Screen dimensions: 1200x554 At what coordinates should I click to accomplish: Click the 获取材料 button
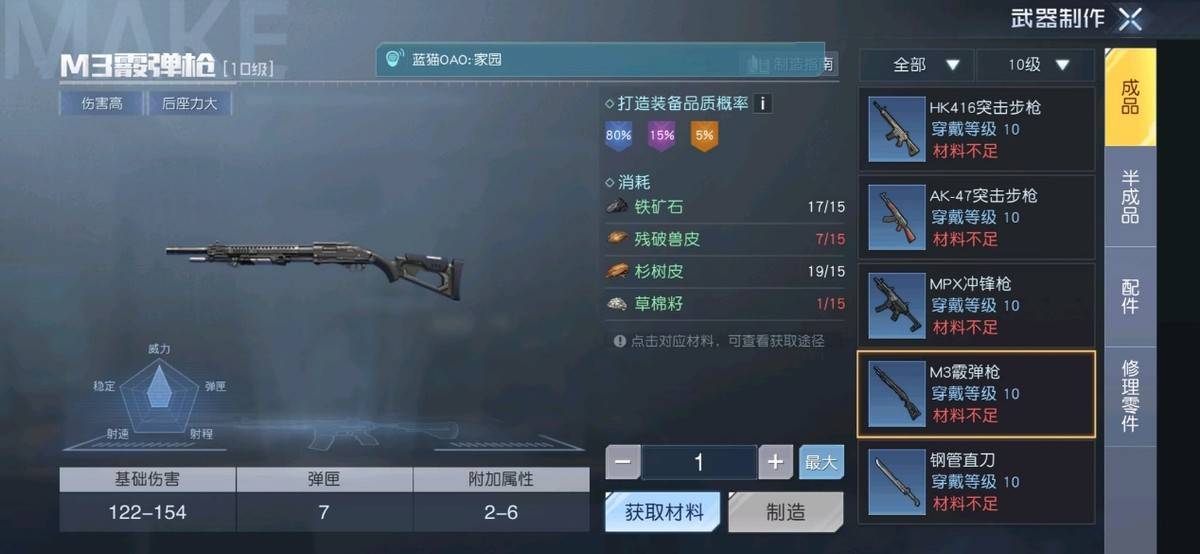pos(664,512)
